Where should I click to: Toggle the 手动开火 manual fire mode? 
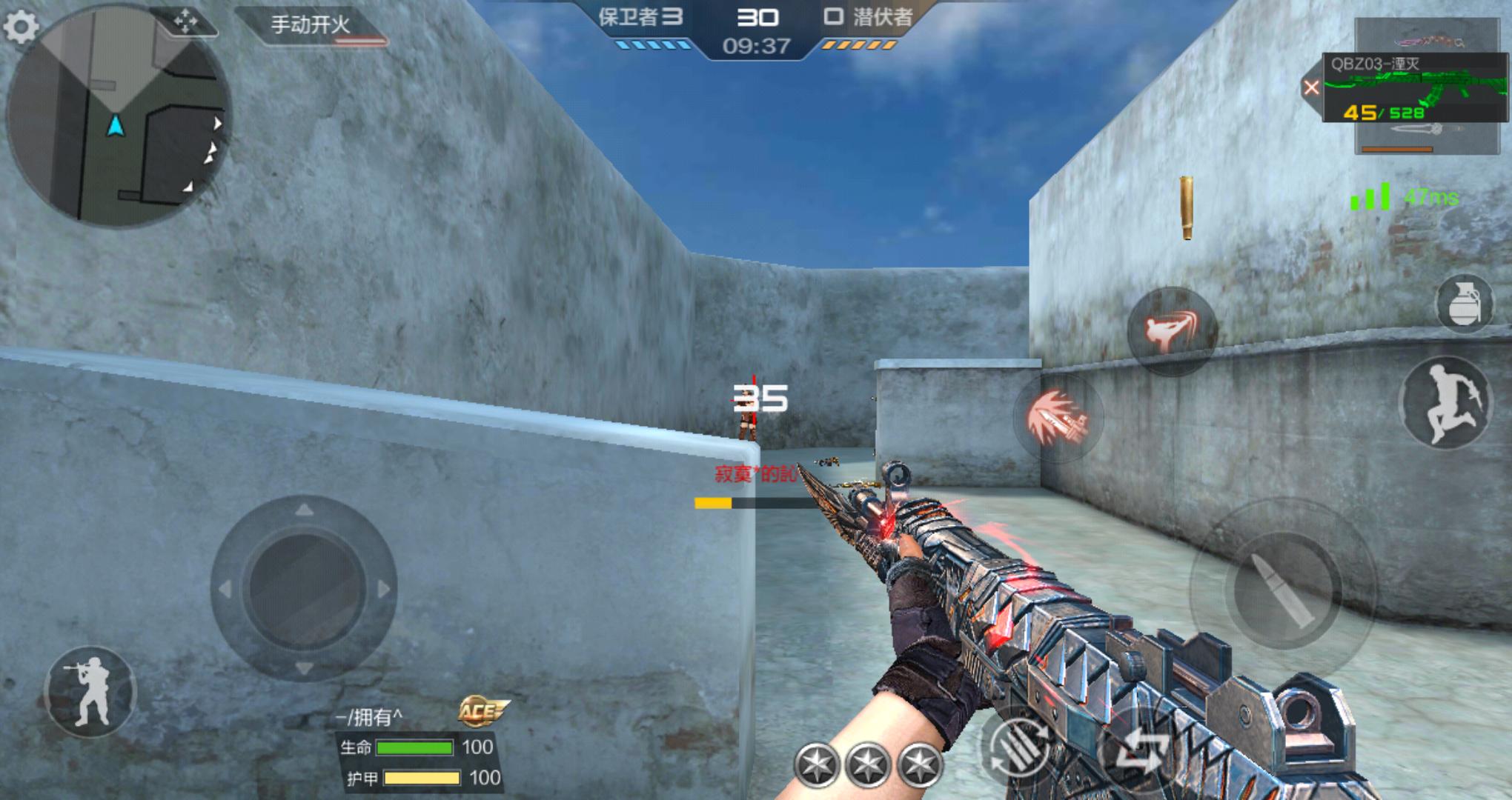click(x=311, y=26)
